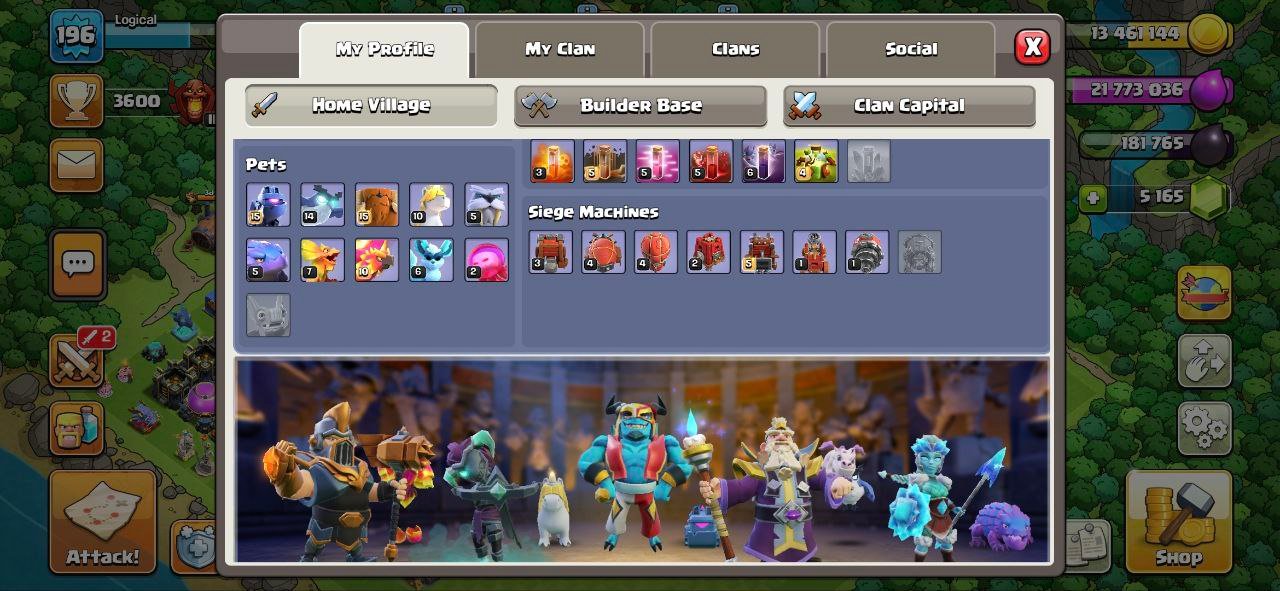Close the profile window

click(x=1032, y=47)
